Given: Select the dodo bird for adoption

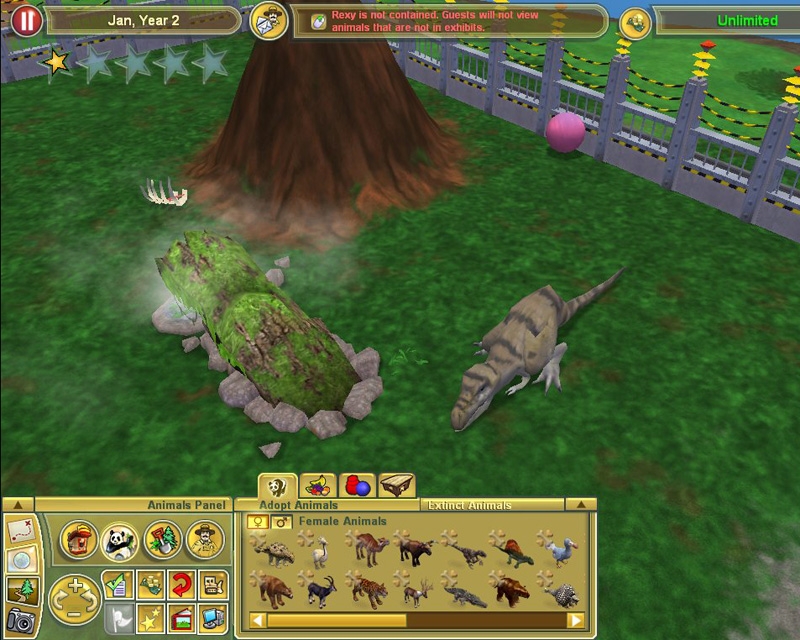Looking at the screenshot, I should tap(558, 549).
